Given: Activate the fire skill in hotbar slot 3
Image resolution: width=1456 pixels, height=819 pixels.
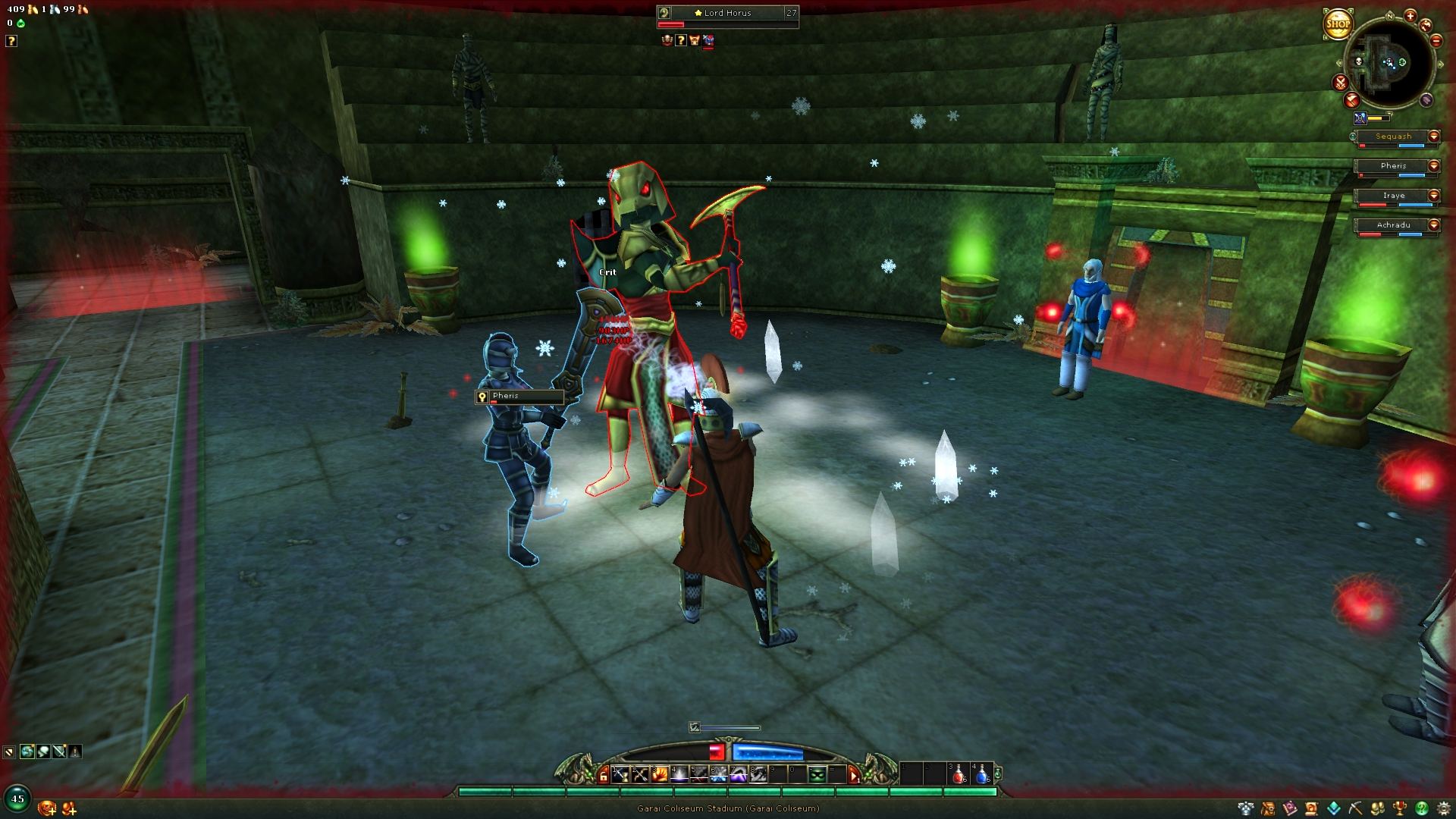Looking at the screenshot, I should 660,775.
